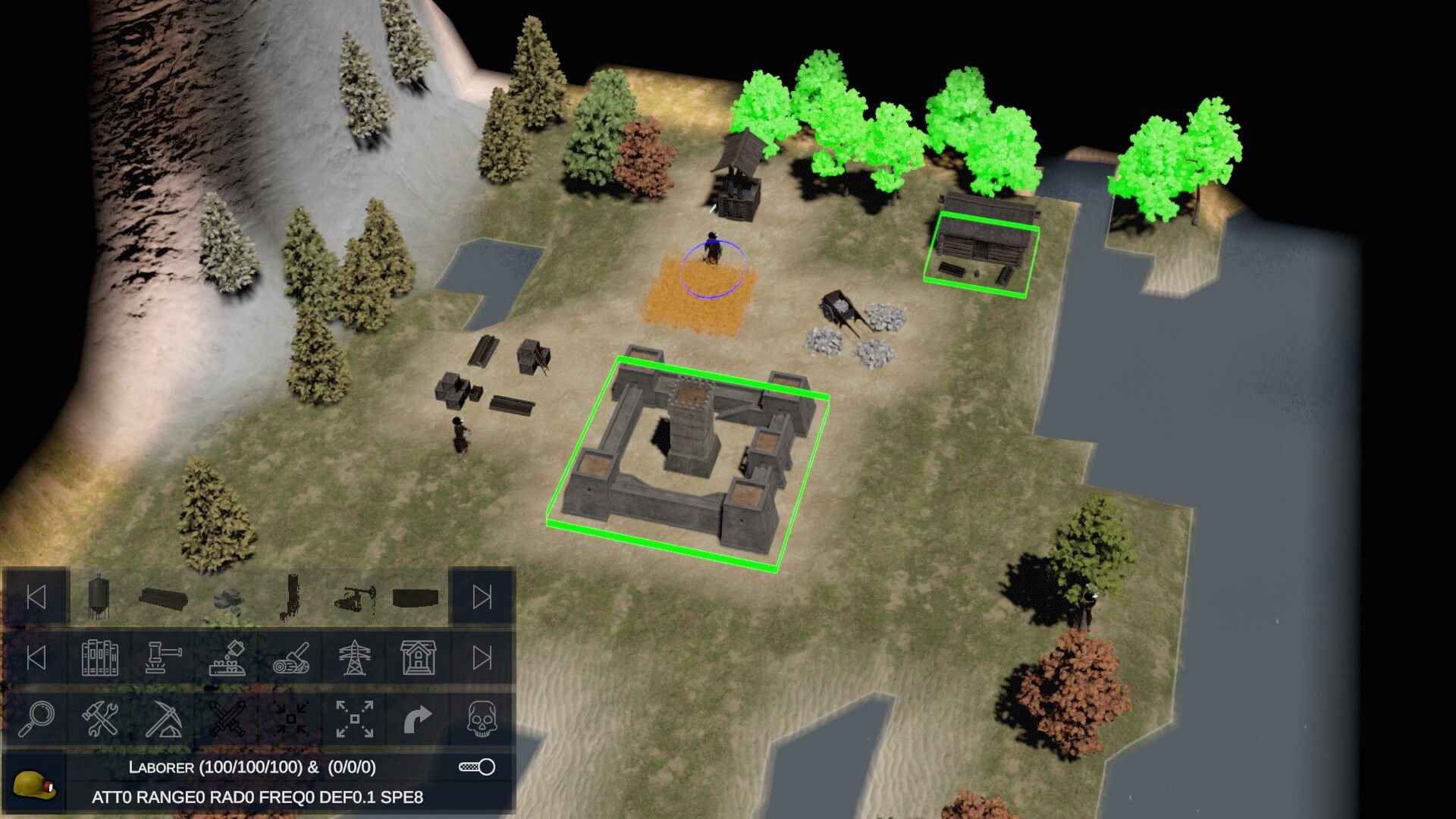The image size is (1456, 819).
Task: Select the hammer press industry category
Action: [163, 657]
